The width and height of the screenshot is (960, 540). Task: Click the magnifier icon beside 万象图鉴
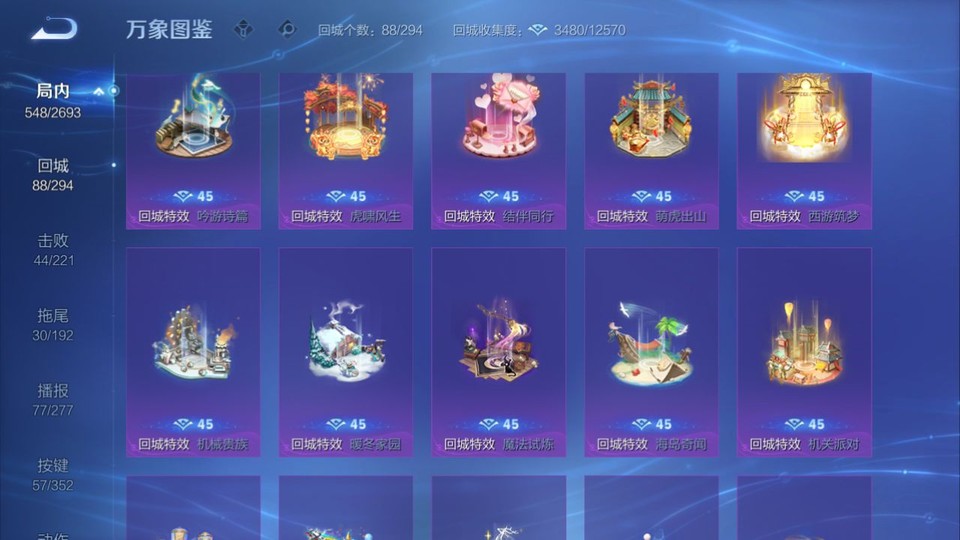(x=287, y=30)
